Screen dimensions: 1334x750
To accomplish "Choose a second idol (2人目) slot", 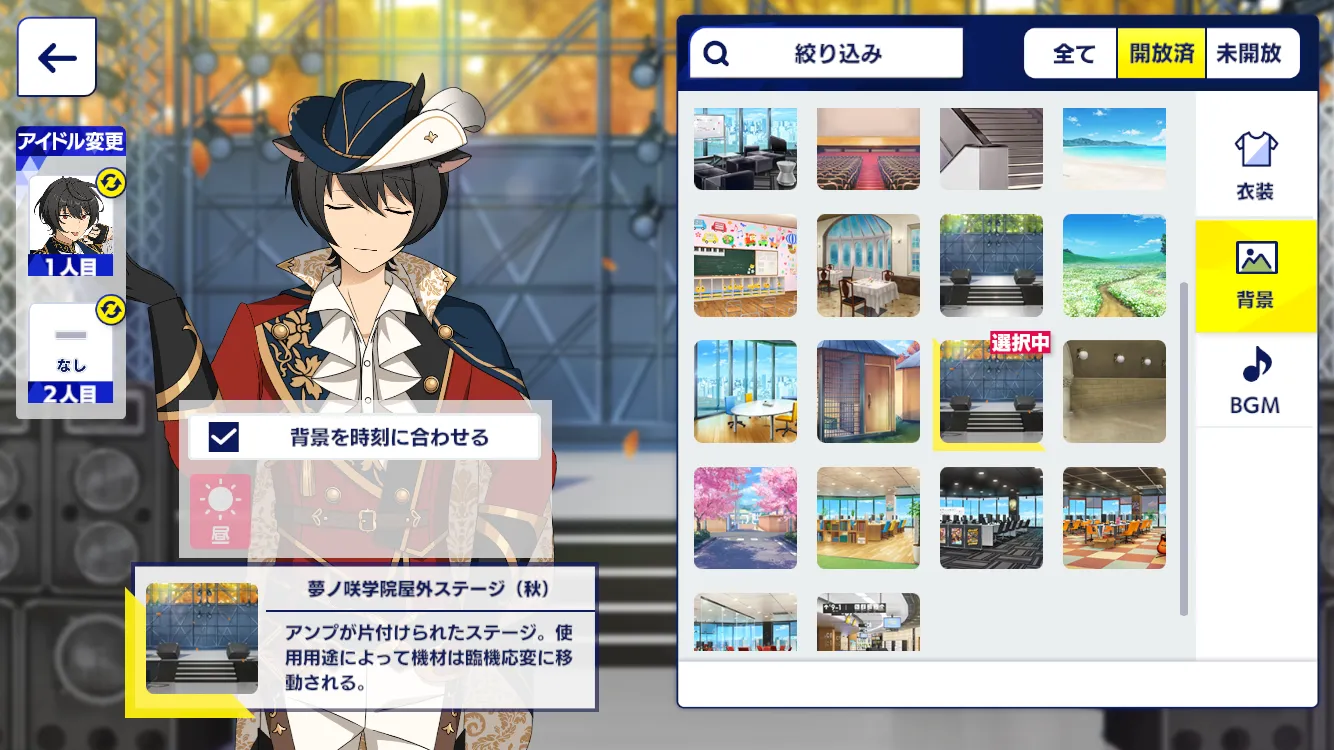I will click(x=71, y=351).
